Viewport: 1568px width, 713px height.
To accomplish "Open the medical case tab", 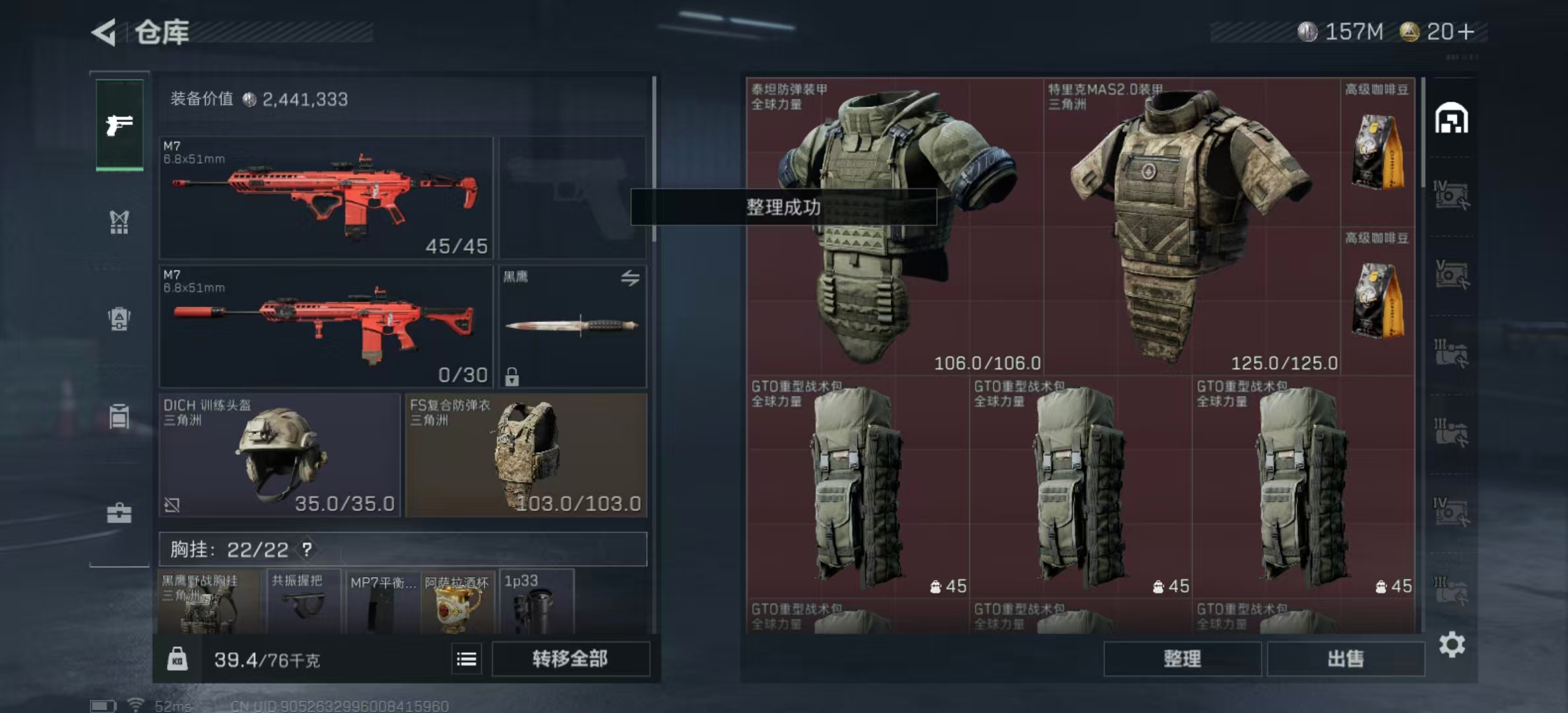I will pos(119,513).
